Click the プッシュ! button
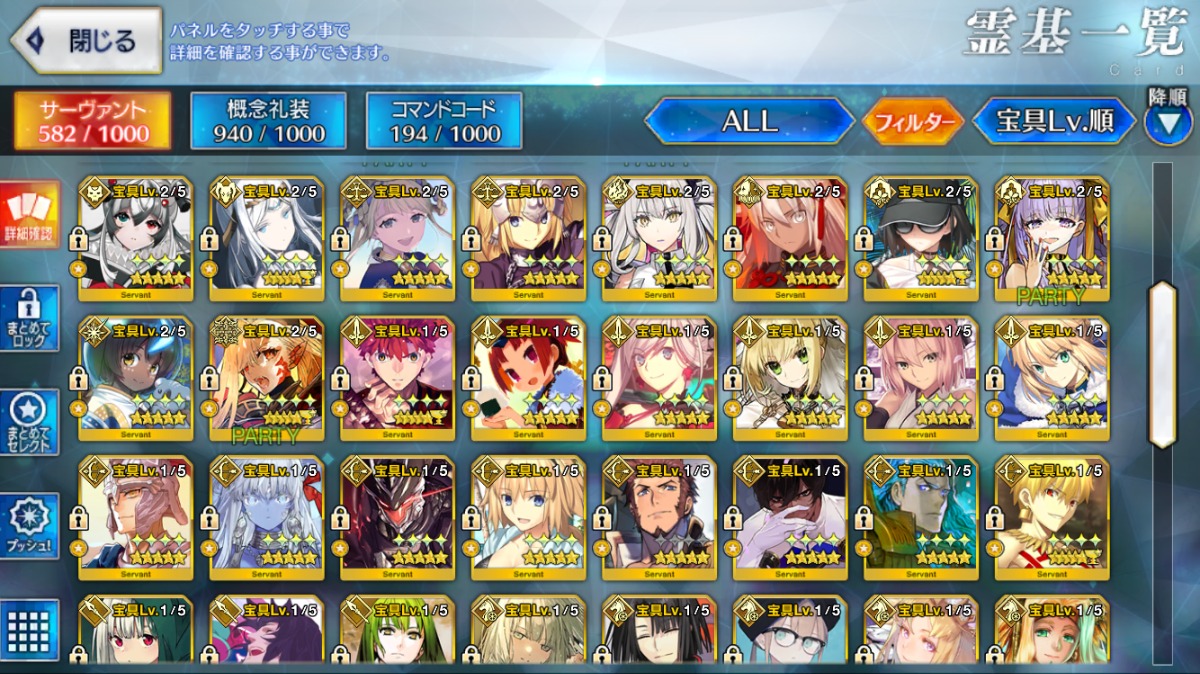This screenshot has height=674, width=1200. tap(30, 527)
